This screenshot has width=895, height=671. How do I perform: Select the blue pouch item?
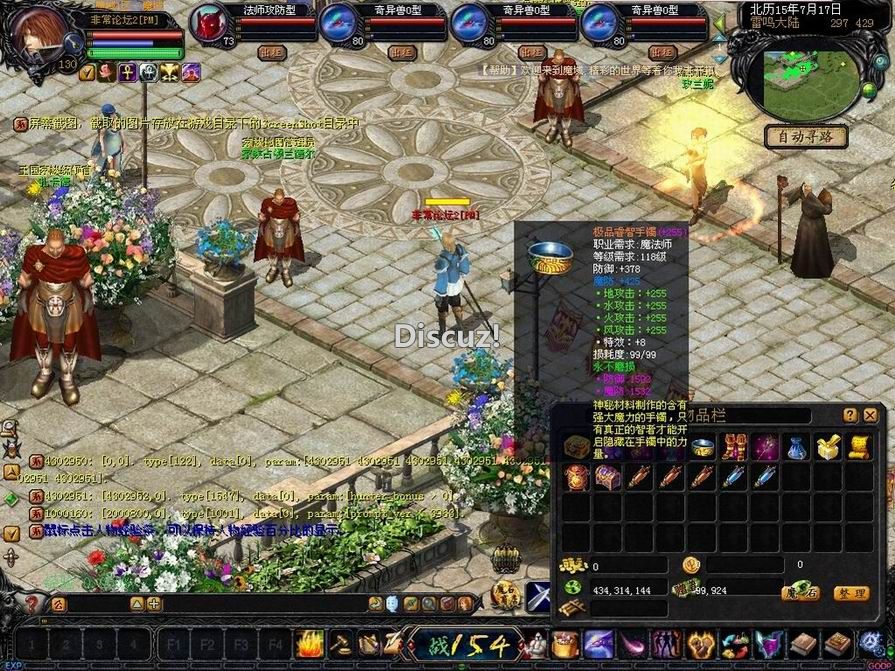coord(796,447)
